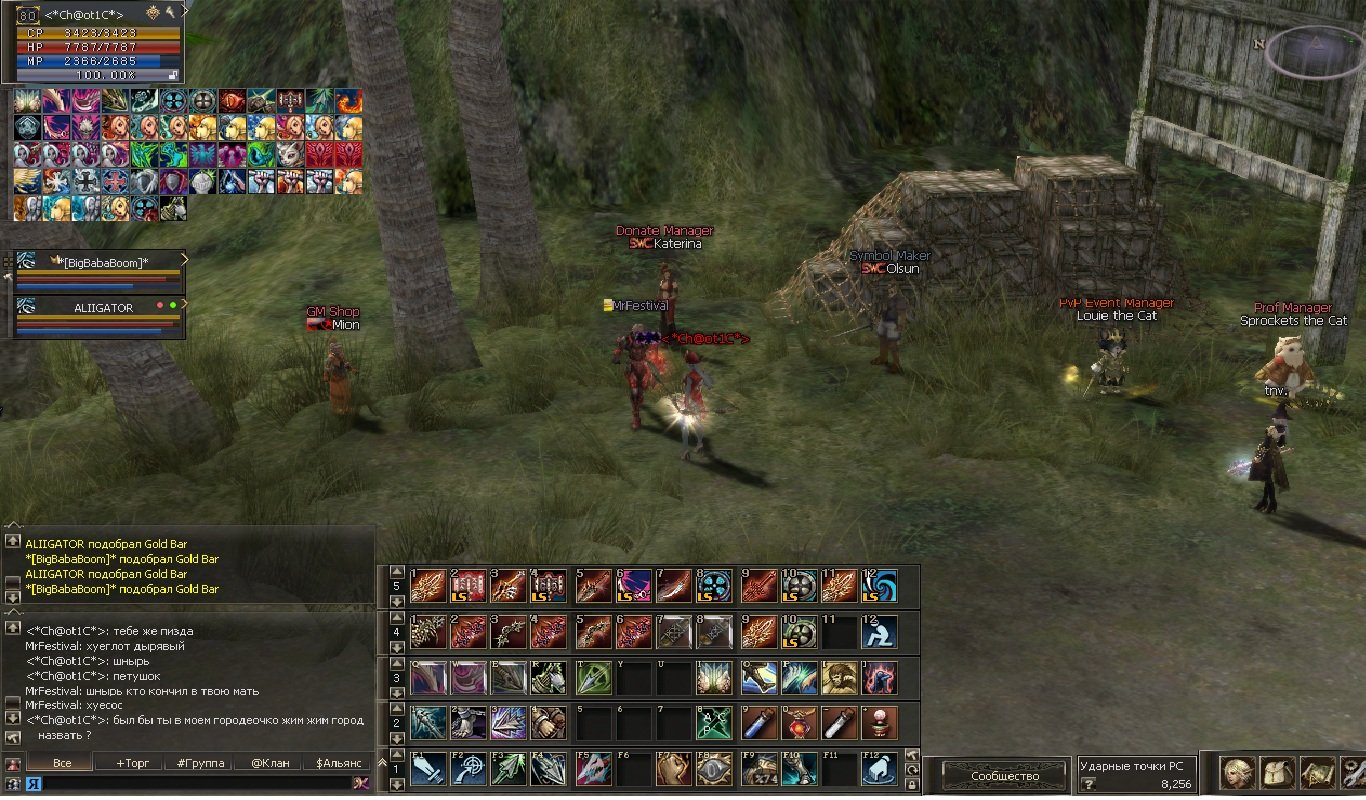The image size is (1366, 800).
Task: Click the compass radar at top right
Action: pos(1315,51)
